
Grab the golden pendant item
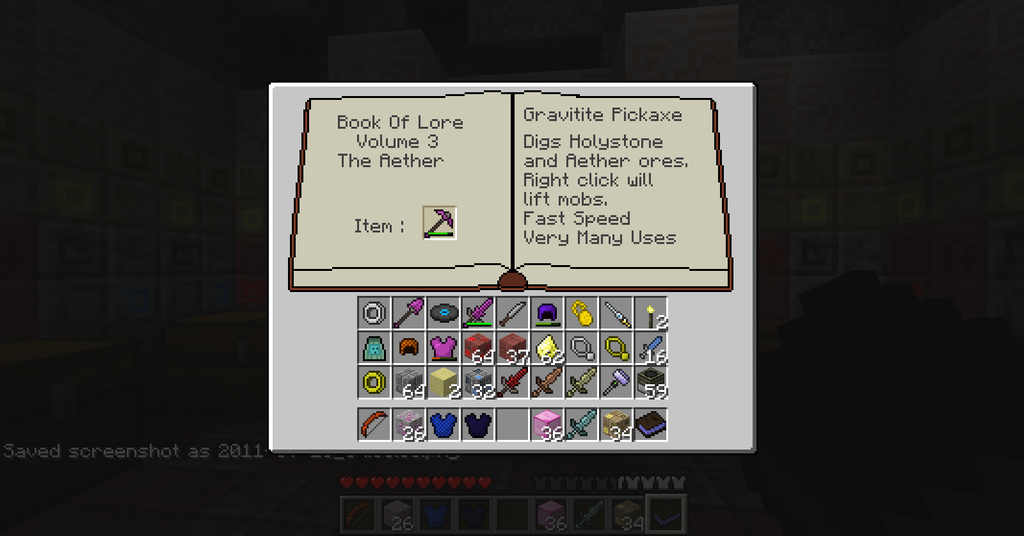pos(581,313)
